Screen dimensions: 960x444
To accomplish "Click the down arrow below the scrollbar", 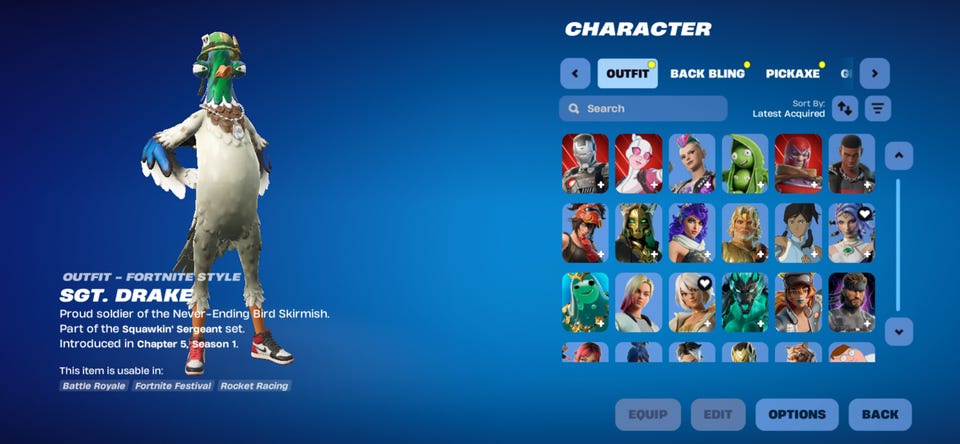I will [x=898, y=331].
